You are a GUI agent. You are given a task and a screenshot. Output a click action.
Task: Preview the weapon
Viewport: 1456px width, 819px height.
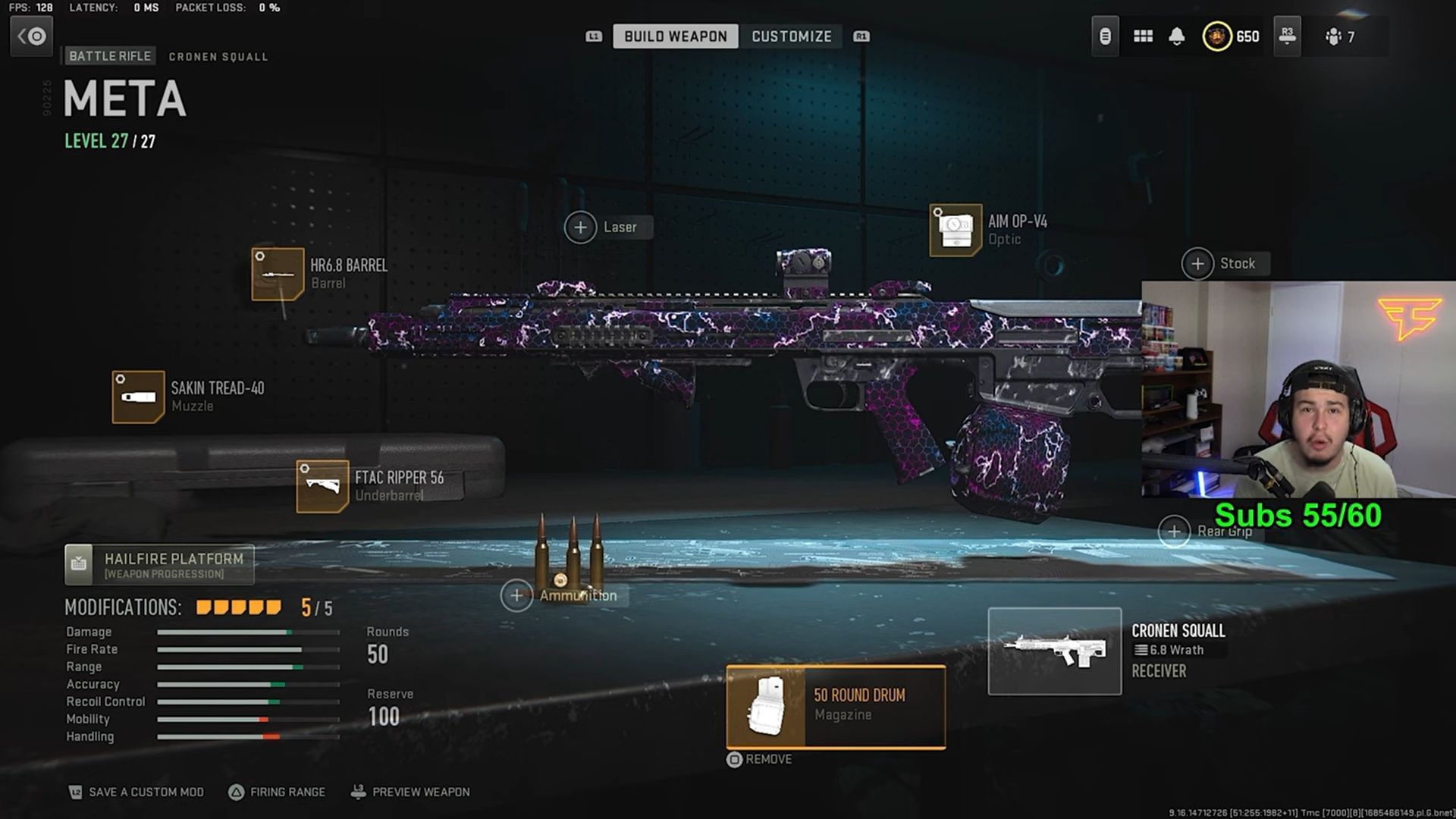(410, 792)
